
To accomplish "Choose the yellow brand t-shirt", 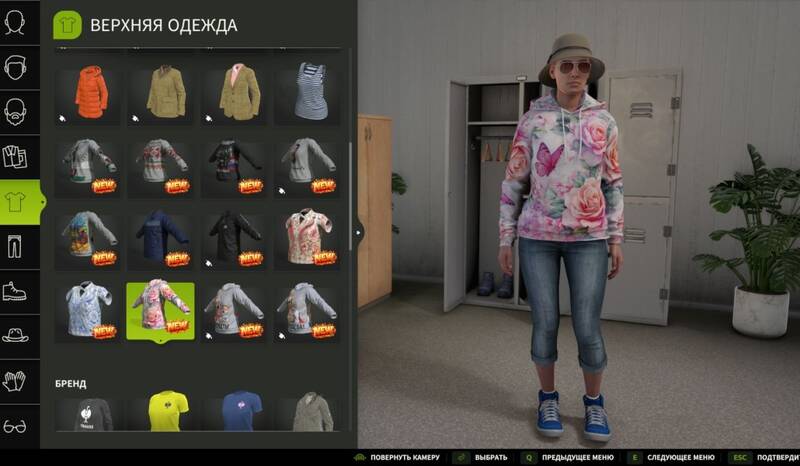I will pyautogui.click(x=161, y=412).
